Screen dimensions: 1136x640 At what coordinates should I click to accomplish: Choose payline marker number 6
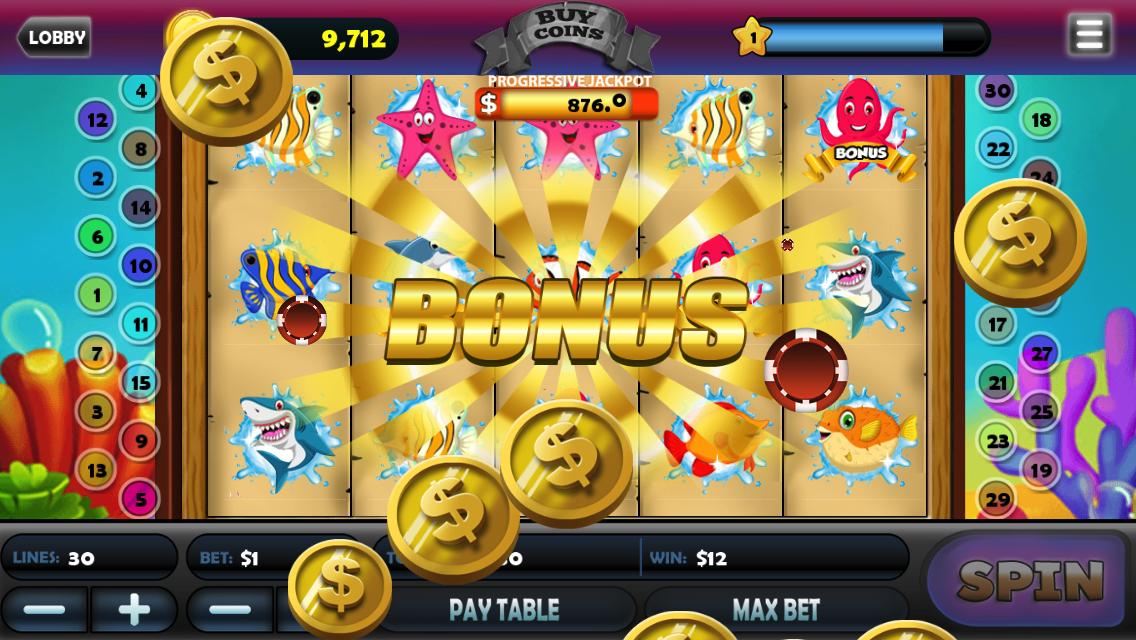[x=96, y=237]
